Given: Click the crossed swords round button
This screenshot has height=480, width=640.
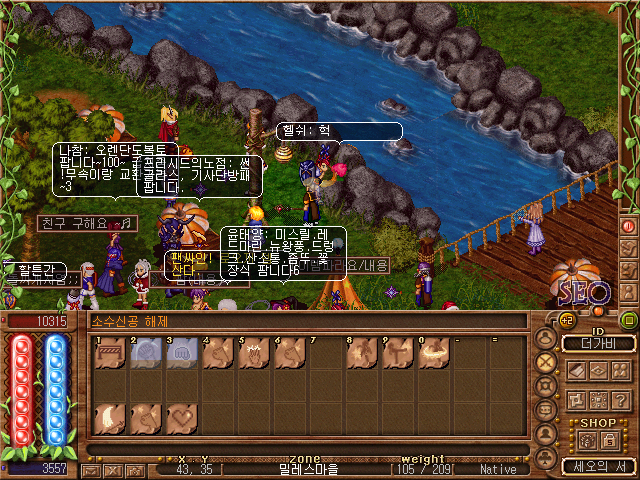Looking at the screenshot, I should [x=545, y=362].
